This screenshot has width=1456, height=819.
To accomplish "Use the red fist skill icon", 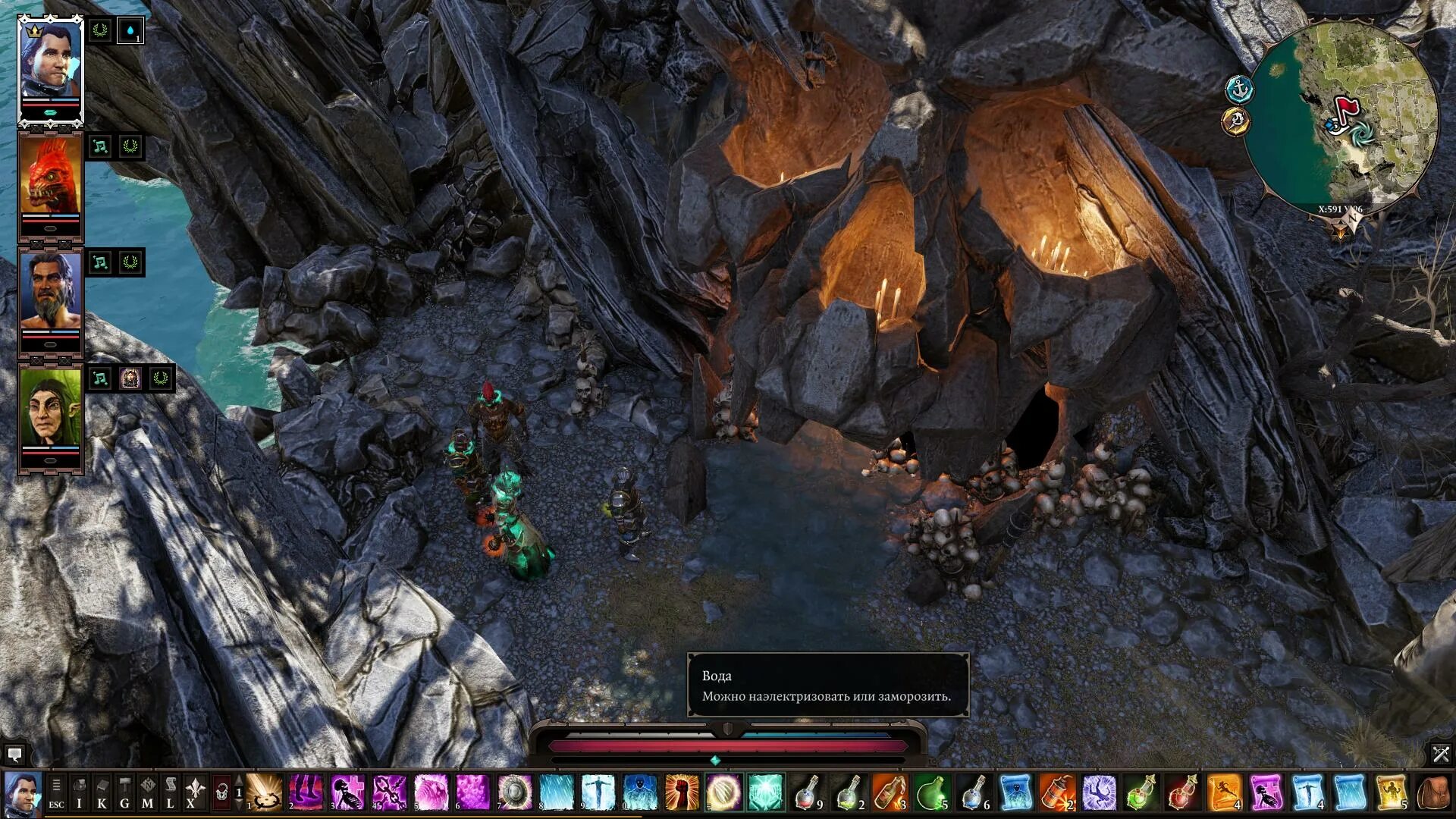I will (x=681, y=792).
